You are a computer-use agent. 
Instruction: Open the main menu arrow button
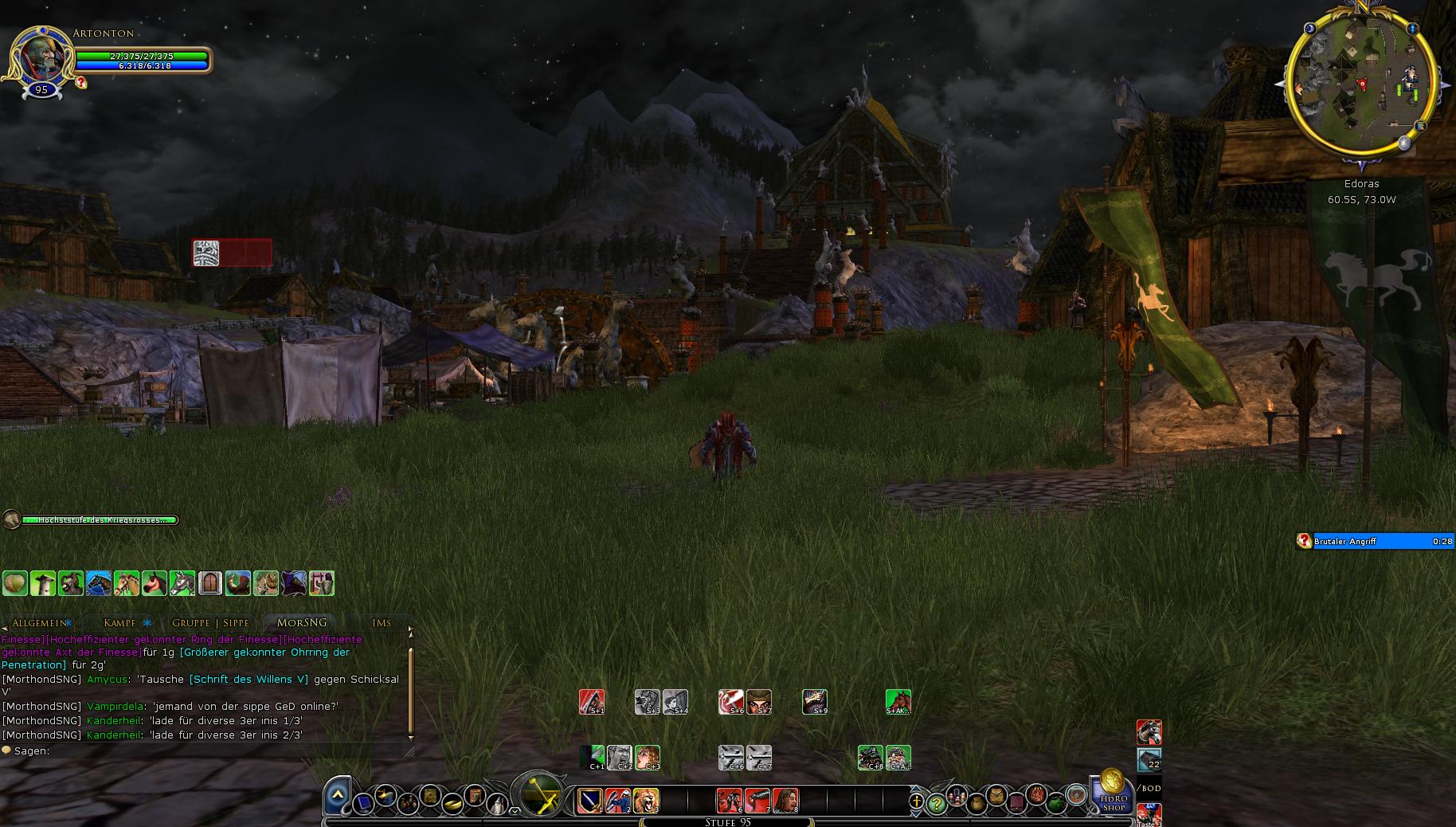[x=338, y=794]
